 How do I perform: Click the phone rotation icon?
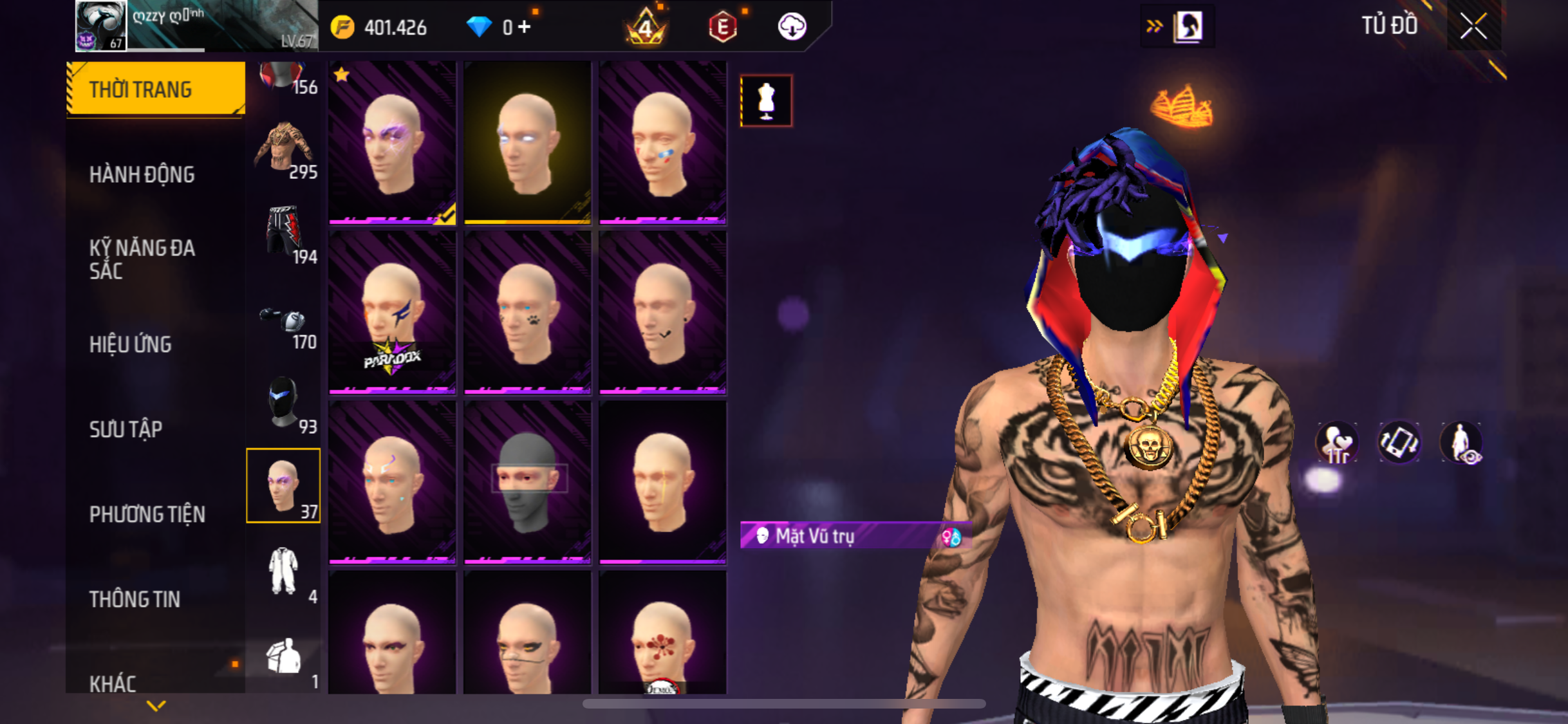pyautogui.click(x=1398, y=443)
